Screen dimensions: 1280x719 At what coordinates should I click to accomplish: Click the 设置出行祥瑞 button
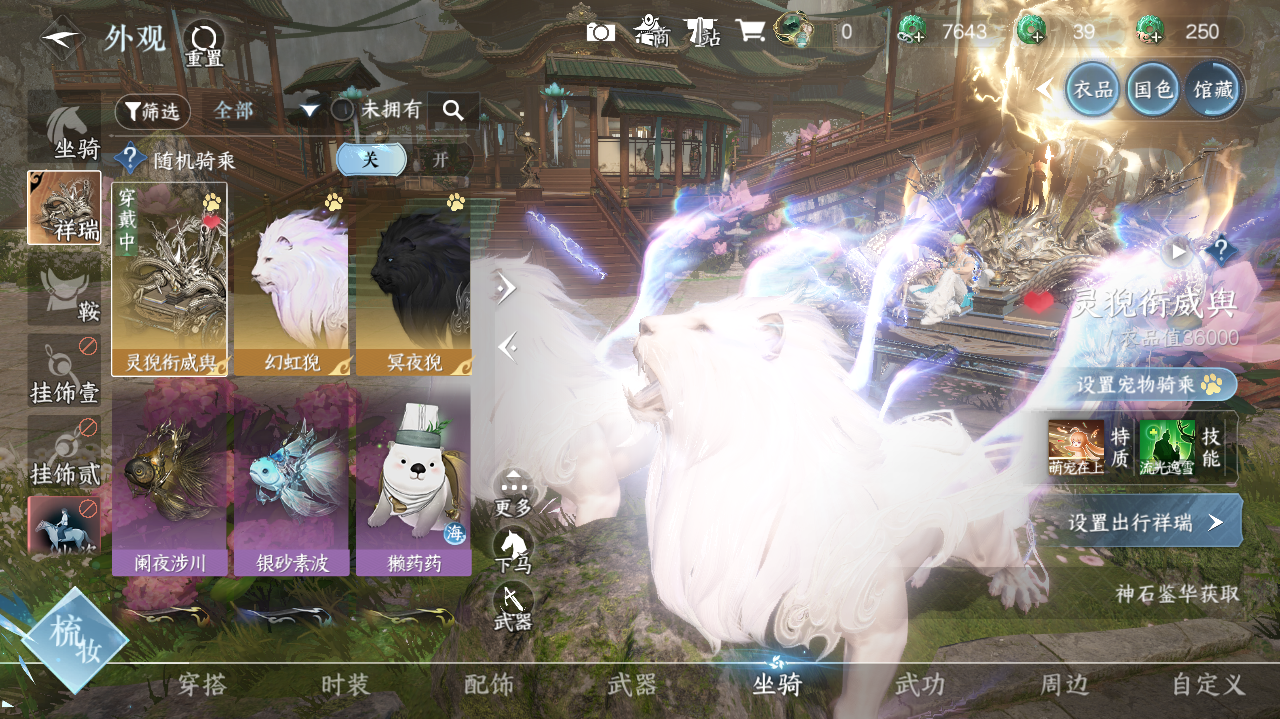pos(1143,522)
